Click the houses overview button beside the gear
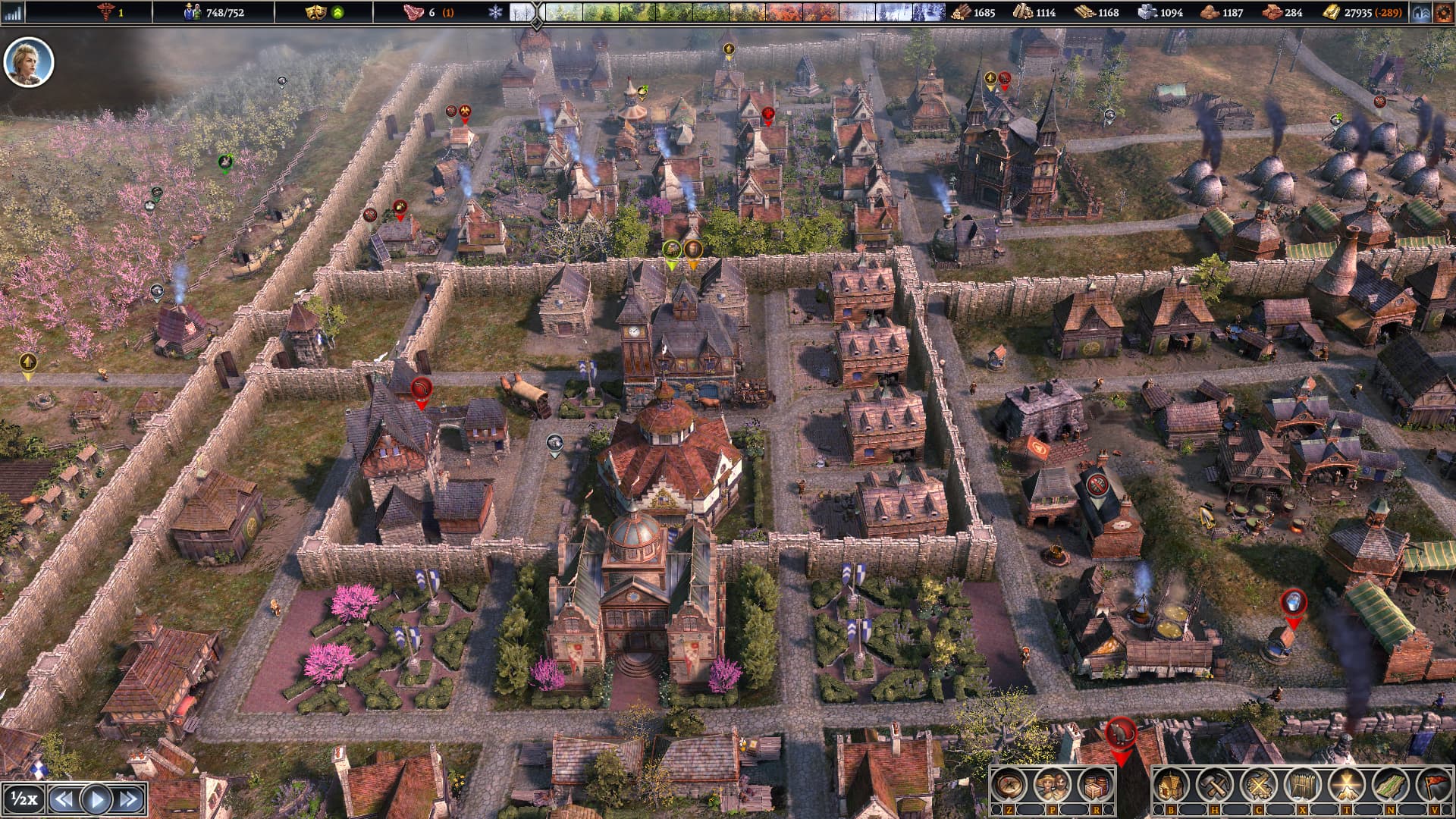 point(1421,12)
